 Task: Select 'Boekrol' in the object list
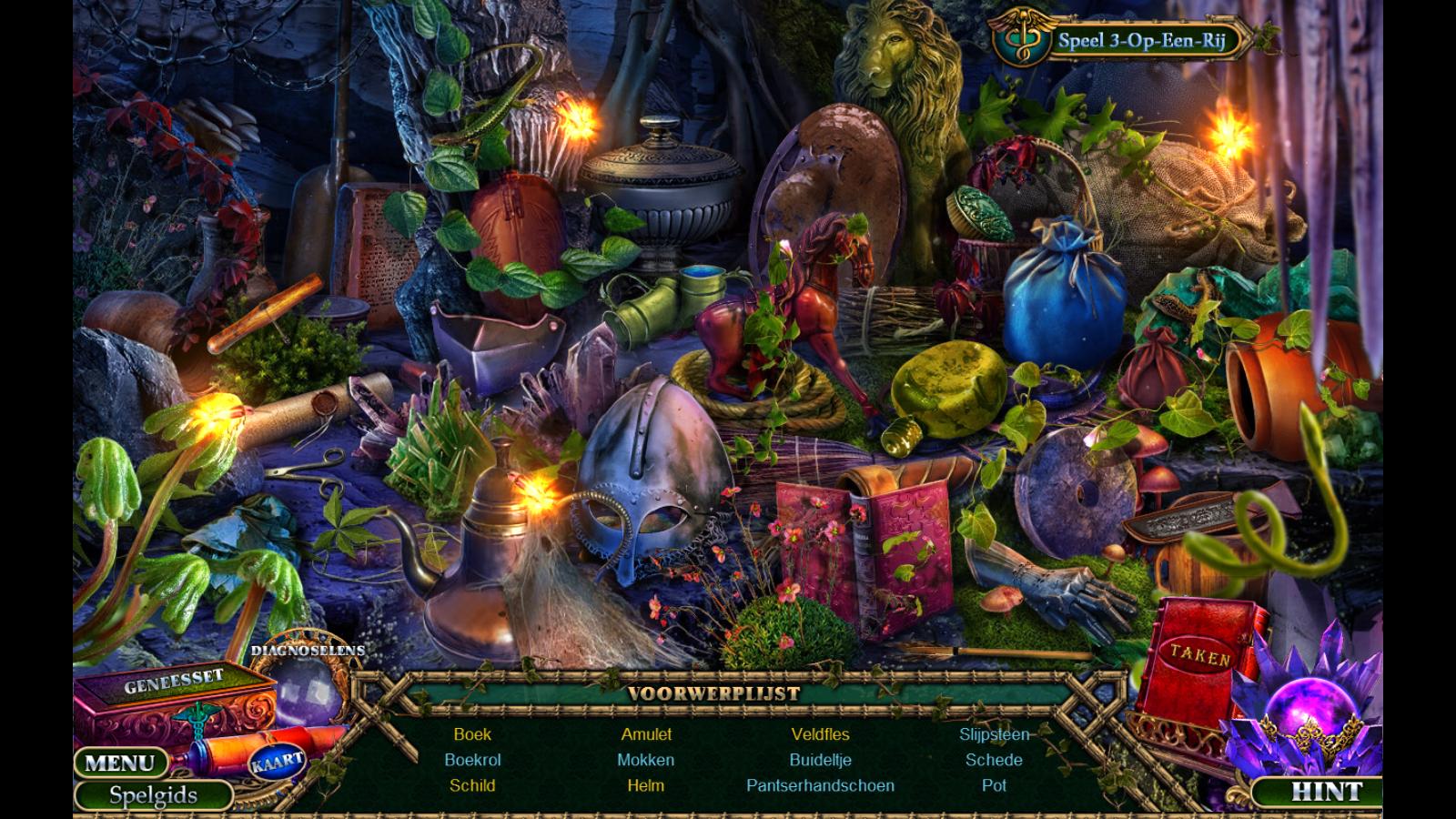click(472, 760)
